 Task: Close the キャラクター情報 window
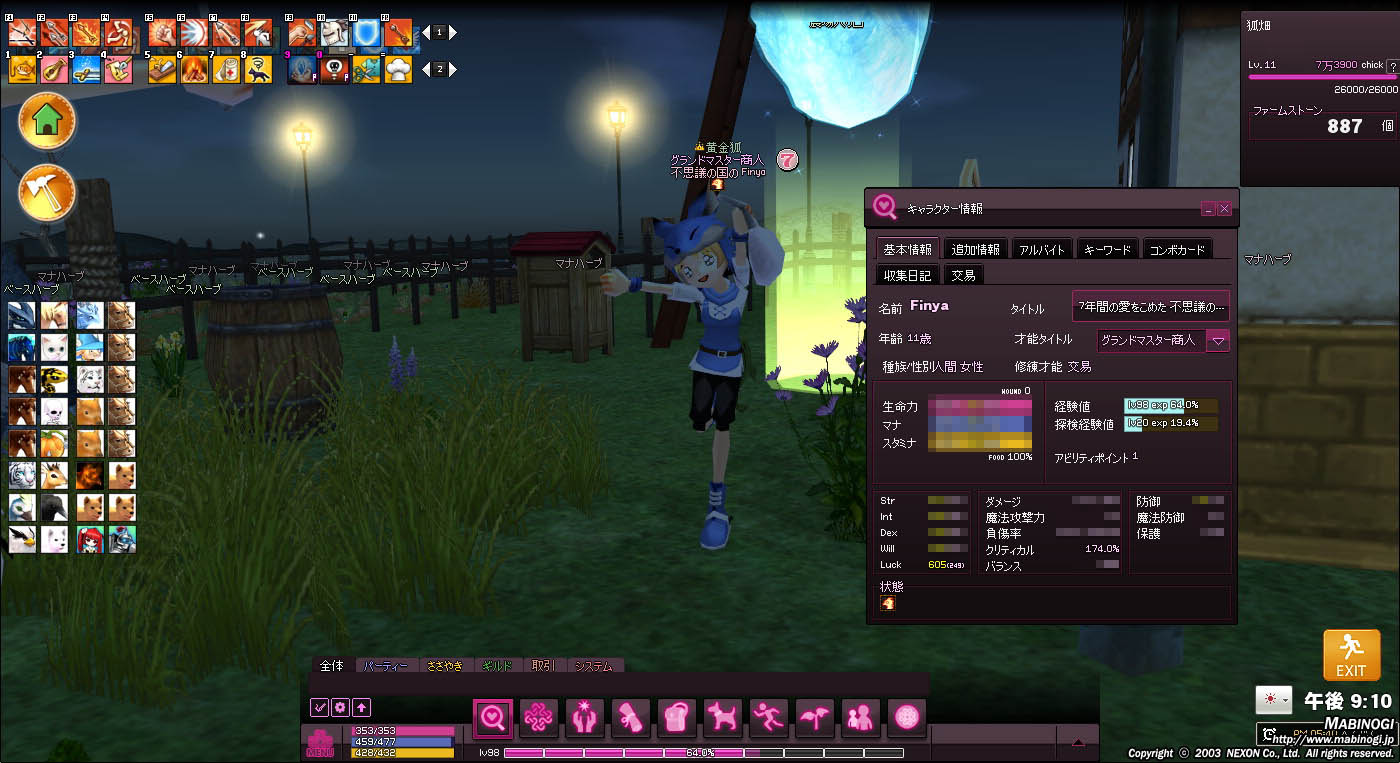click(1225, 209)
